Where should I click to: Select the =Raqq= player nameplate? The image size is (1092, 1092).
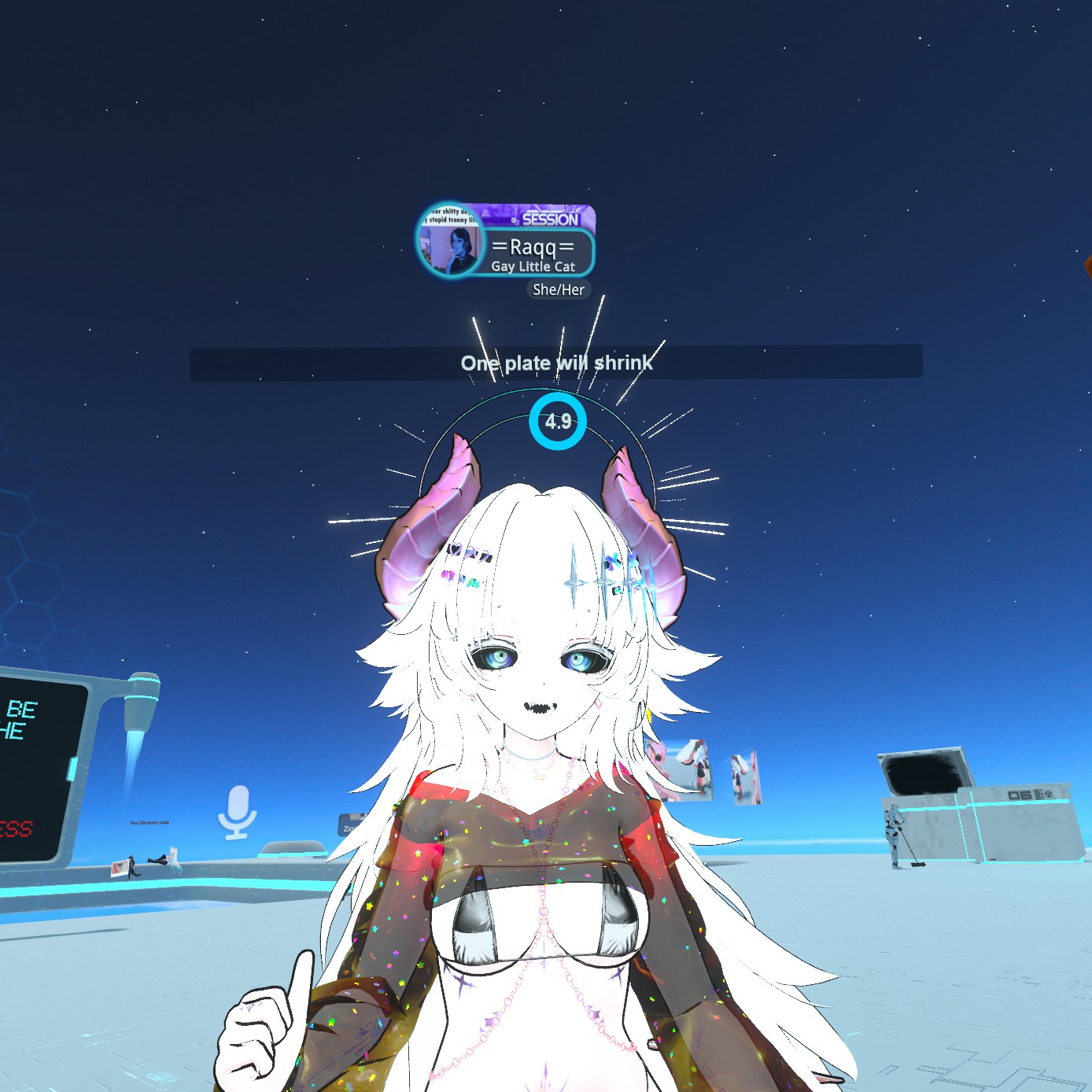534,253
